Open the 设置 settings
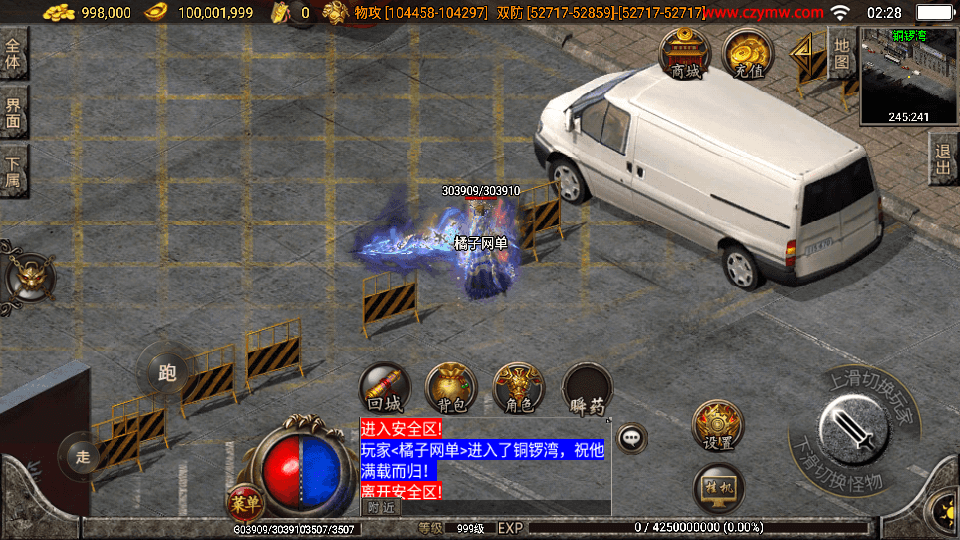Screen dimensions: 960x540 [x=718, y=425]
